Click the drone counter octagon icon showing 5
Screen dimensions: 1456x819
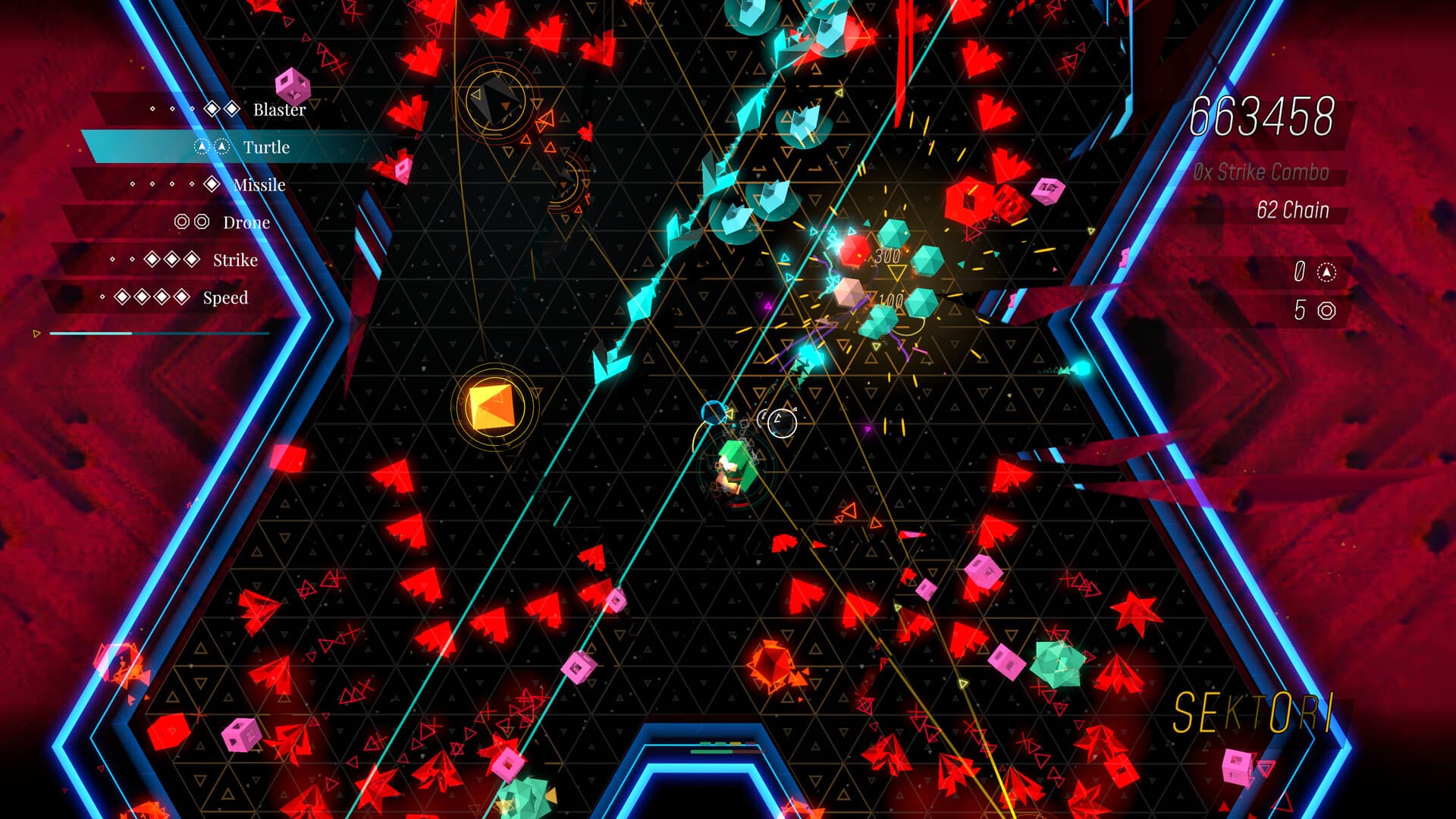[1326, 309]
